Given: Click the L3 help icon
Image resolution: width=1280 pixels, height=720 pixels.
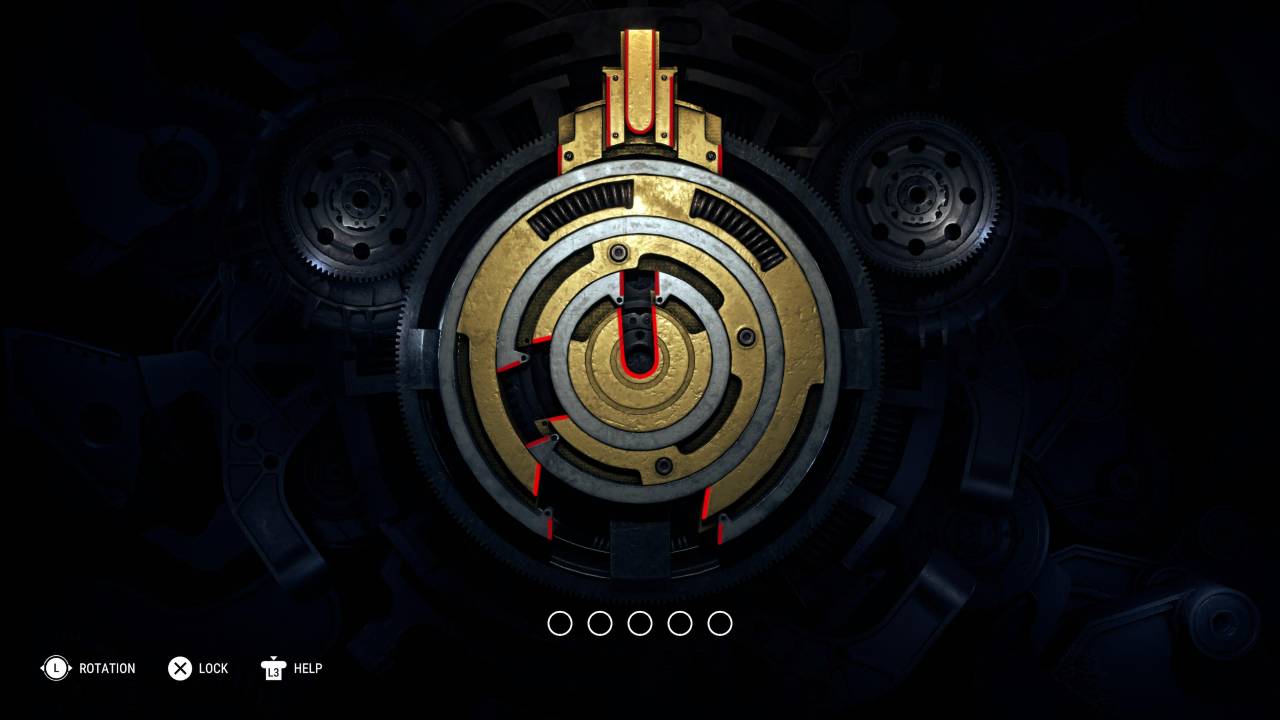Looking at the screenshot, I should coord(271,668).
